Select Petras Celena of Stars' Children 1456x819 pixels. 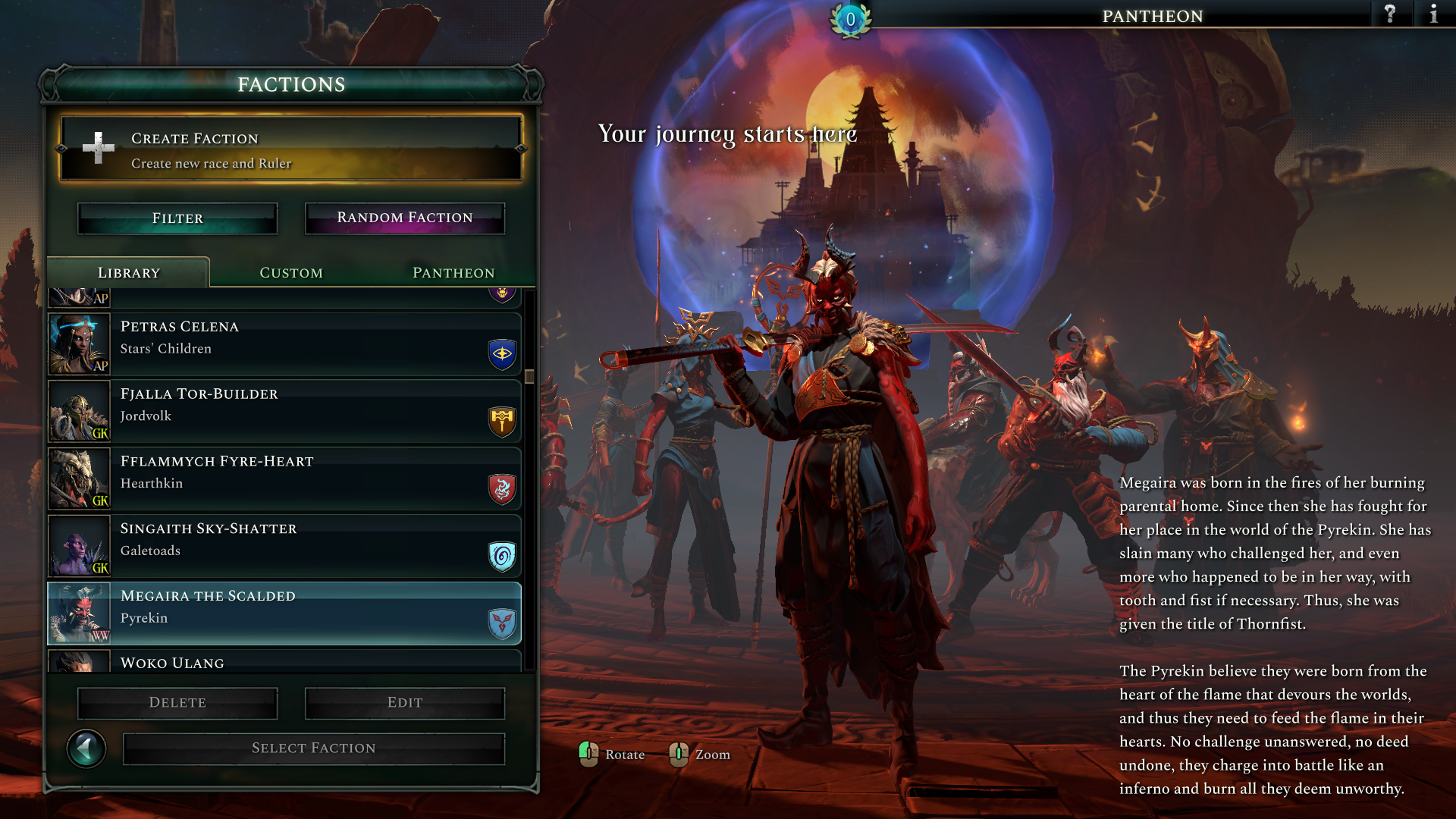(284, 344)
